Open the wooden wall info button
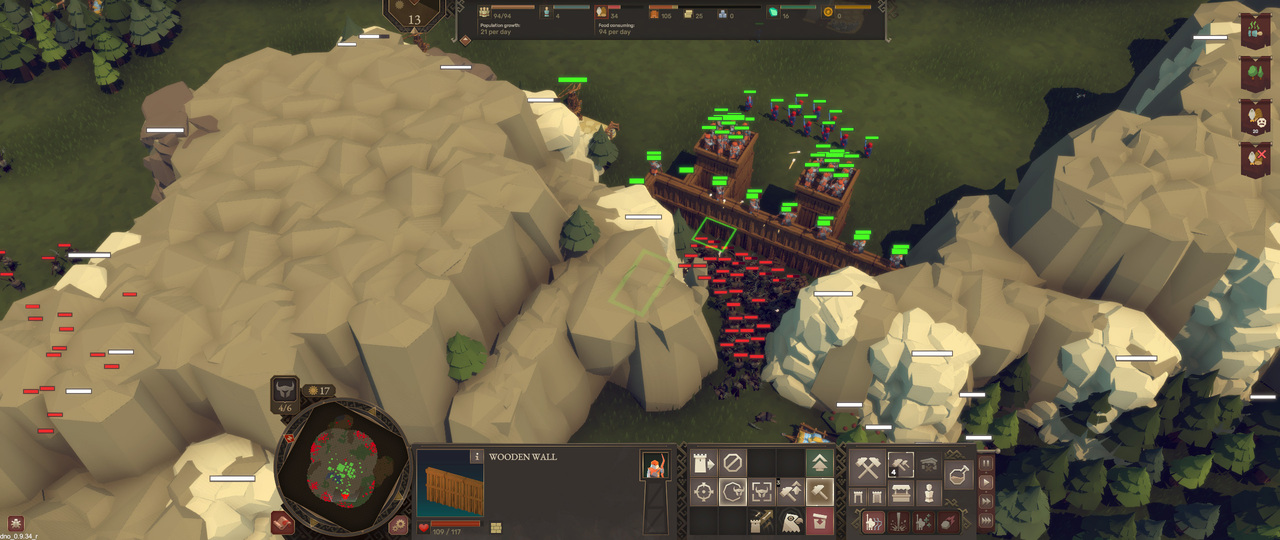This screenshot has height=540, width=1280. point(477,456)
